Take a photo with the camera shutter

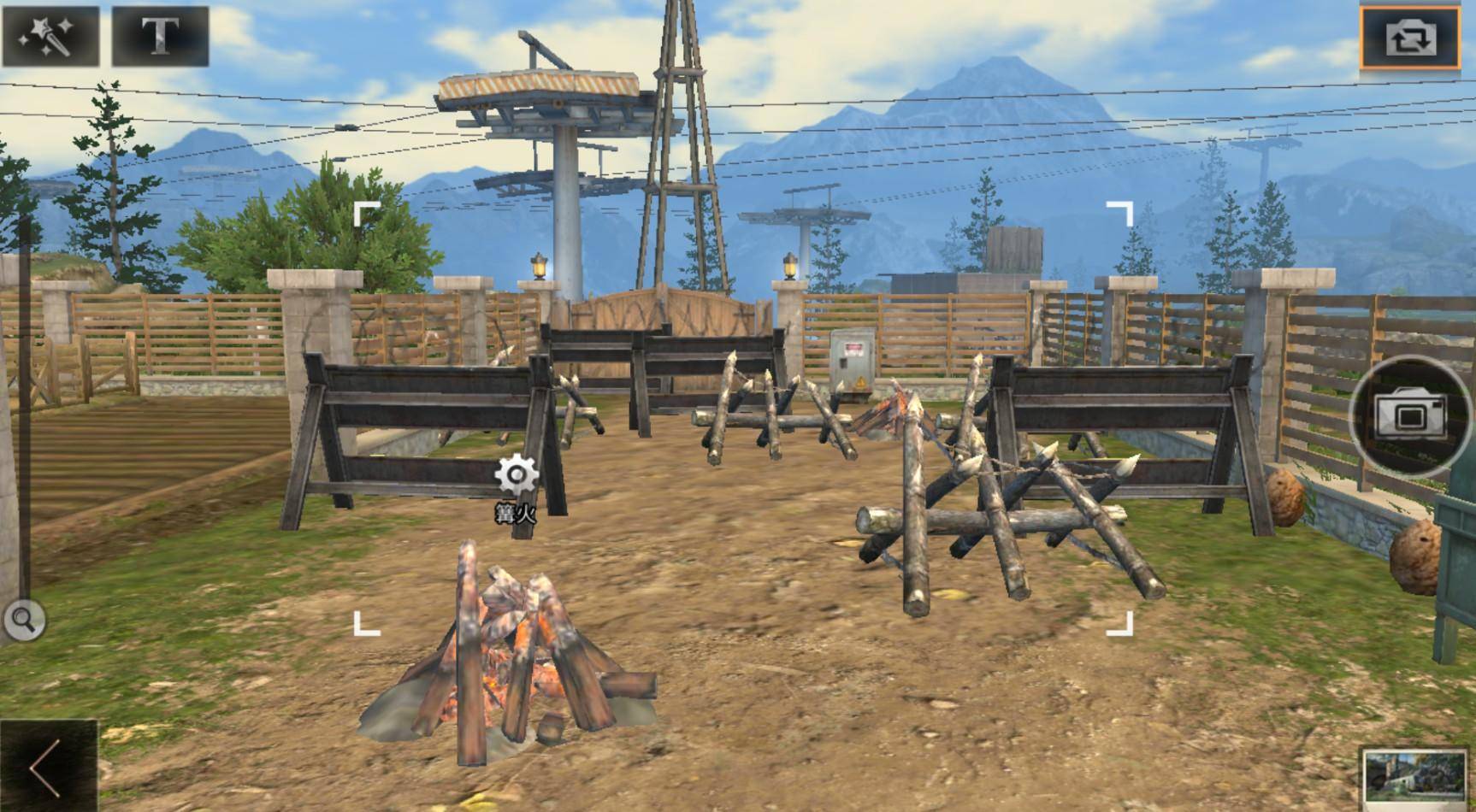click(1409, 415)
